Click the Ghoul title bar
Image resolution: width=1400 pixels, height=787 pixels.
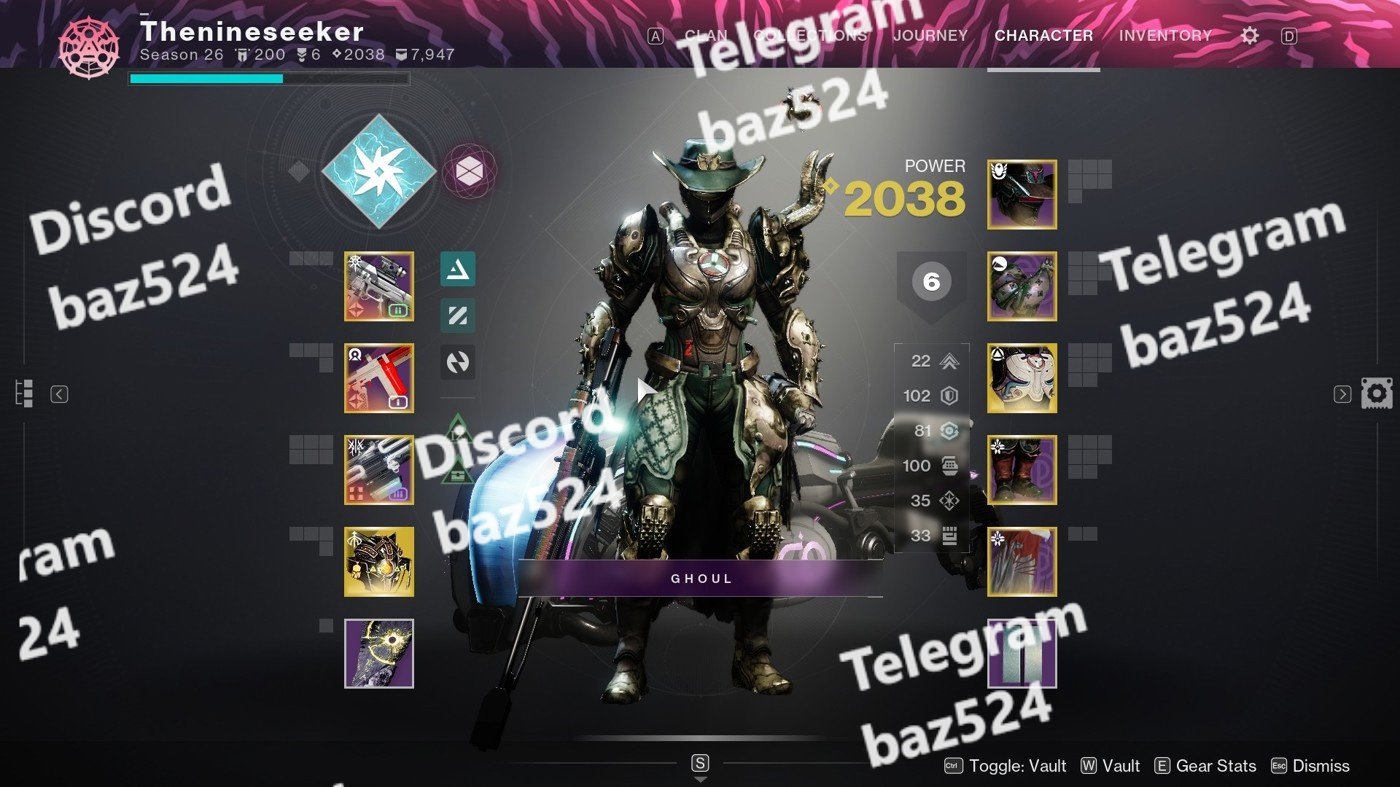(x=700, y=578)
